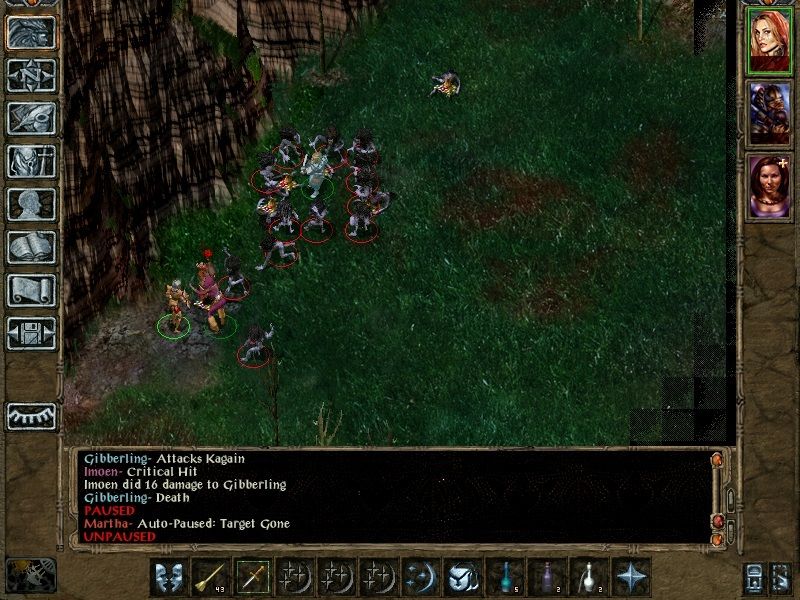
Task: Select the red-haired woman's portrait
Action: pyautogui.click(x=770, y=40)
